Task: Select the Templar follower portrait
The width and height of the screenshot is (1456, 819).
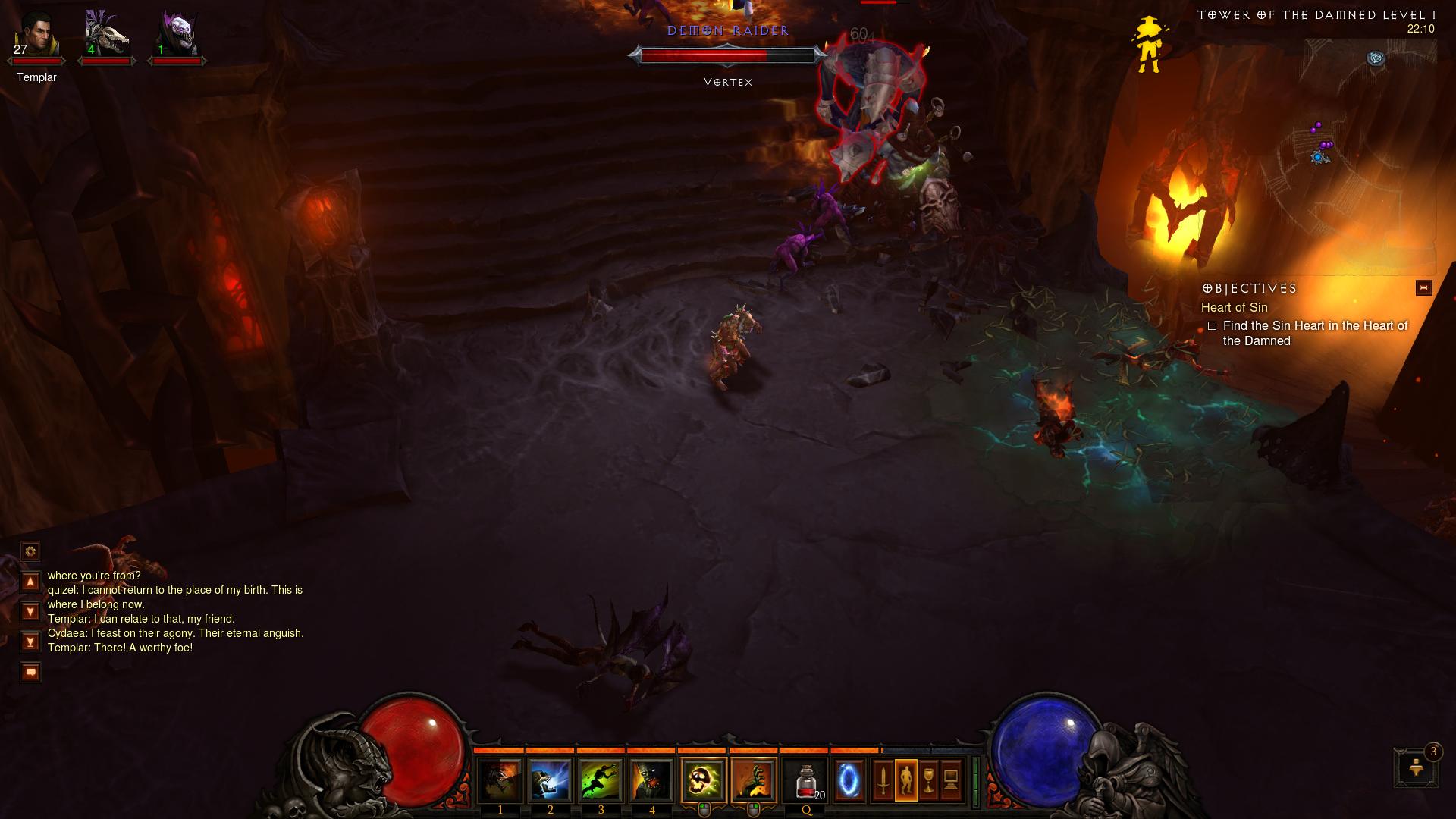Action: click(36, 35)
